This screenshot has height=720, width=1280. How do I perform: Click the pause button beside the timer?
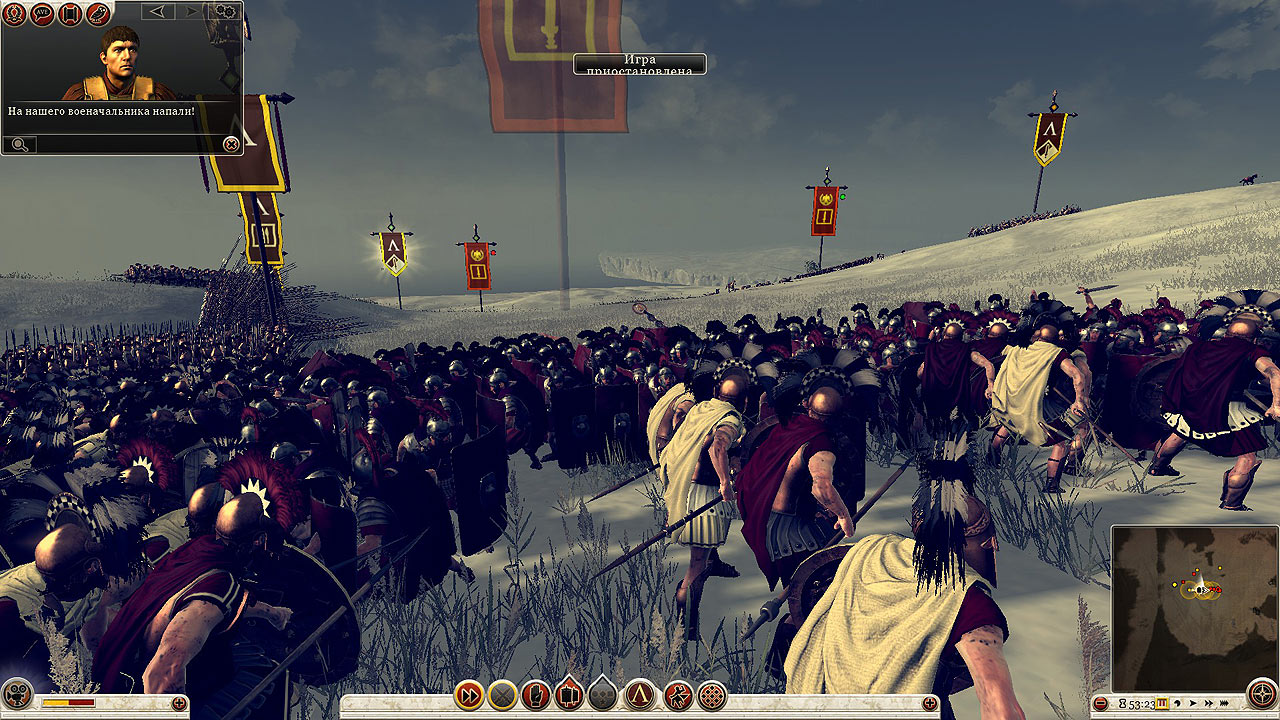tap(1162, 704)
